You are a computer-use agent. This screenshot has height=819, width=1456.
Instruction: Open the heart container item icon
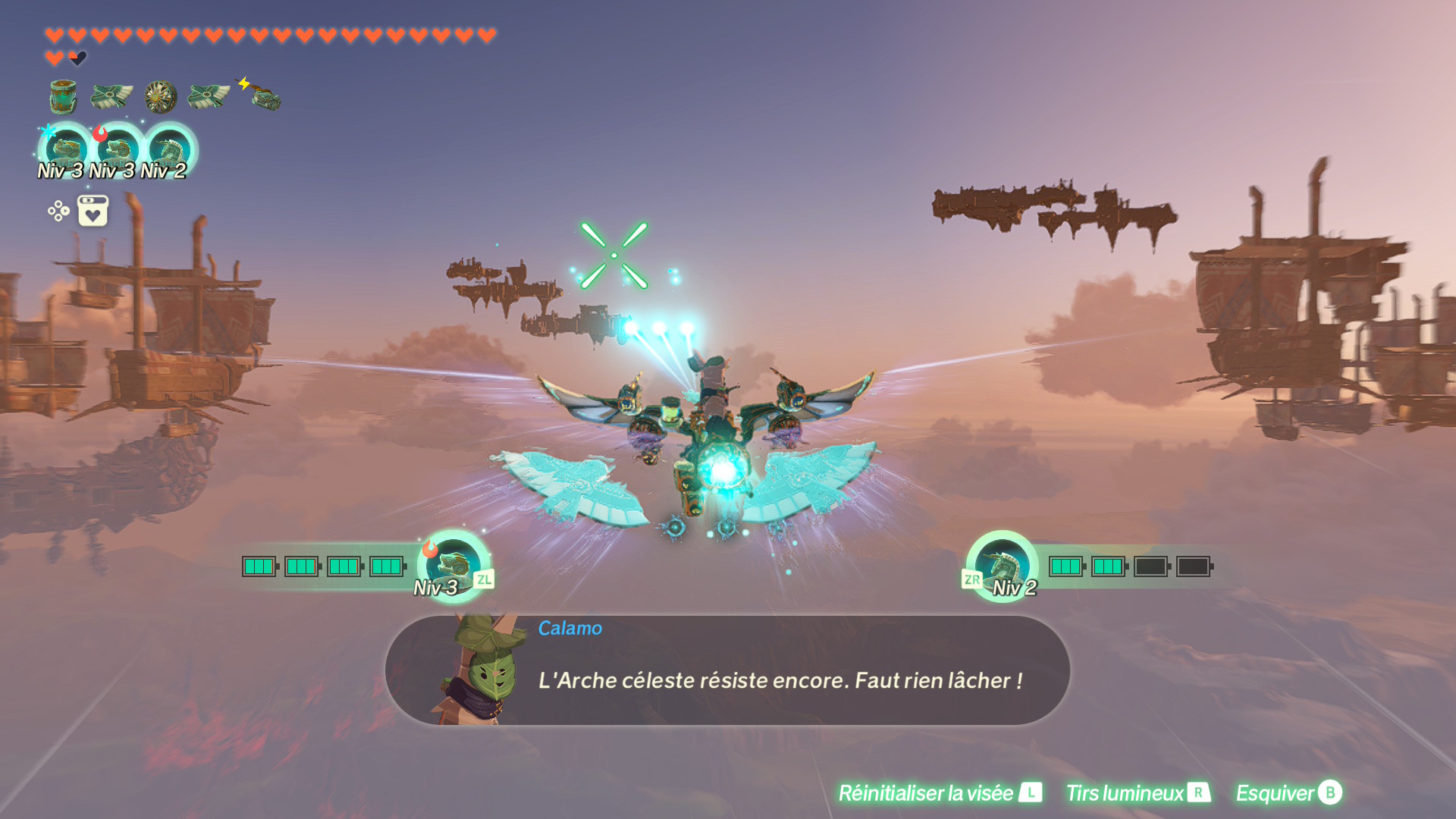93,211
